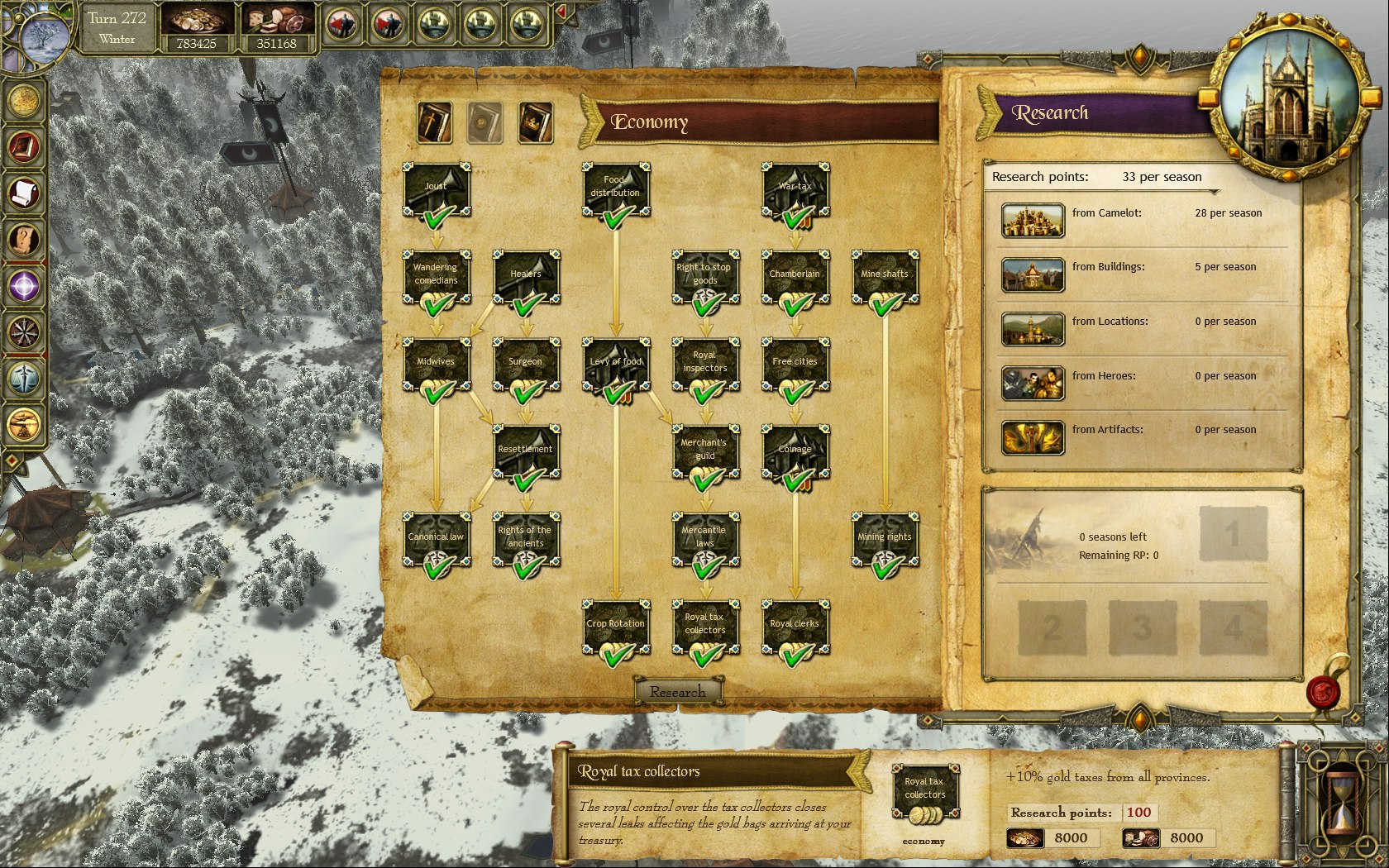Open the Resettlement research node

click(x=526, y=452)
